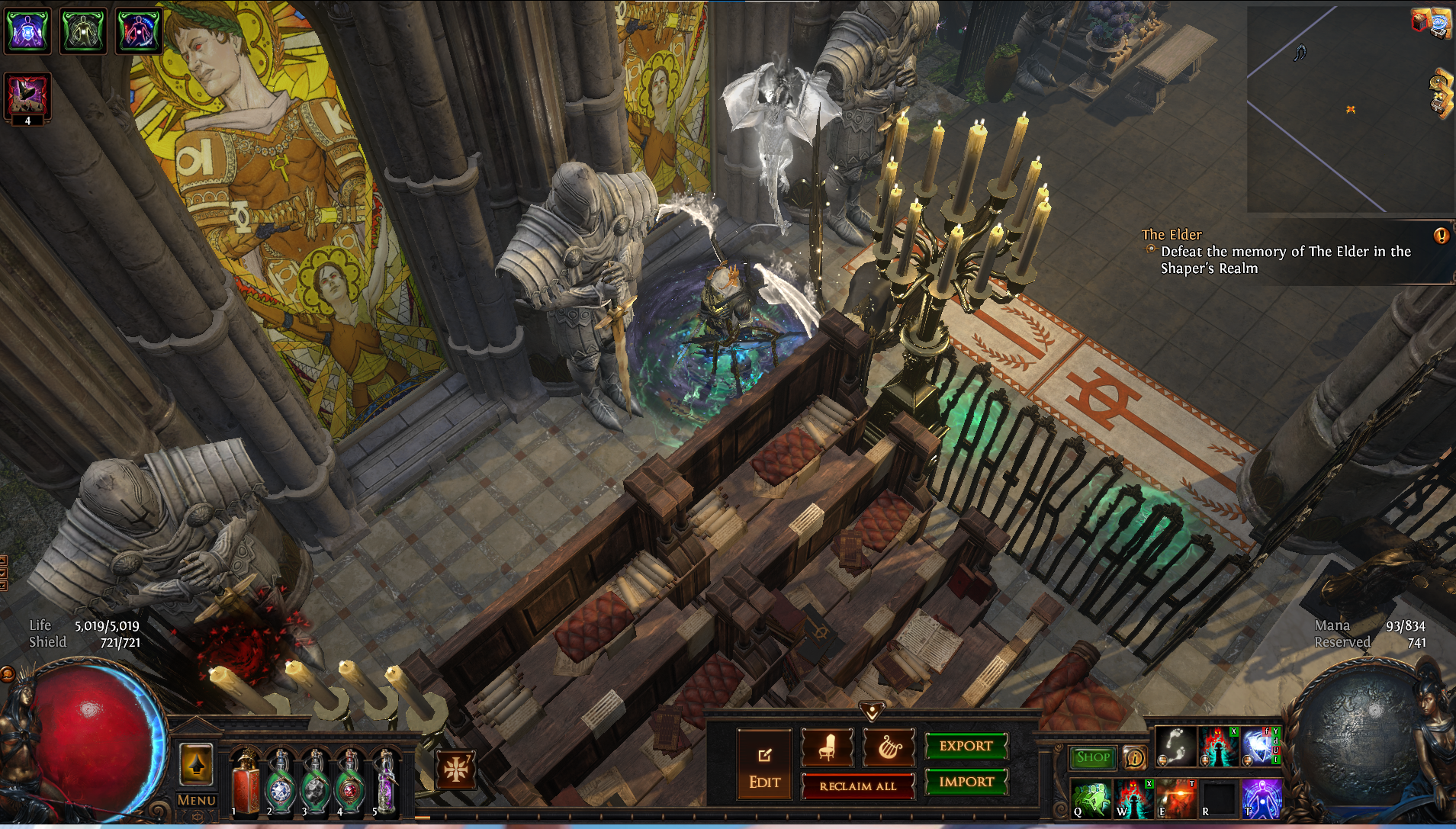This screenshot has width=1456, height=829.
Task: Activate the purple aura skill on T
Action: 1262,798
